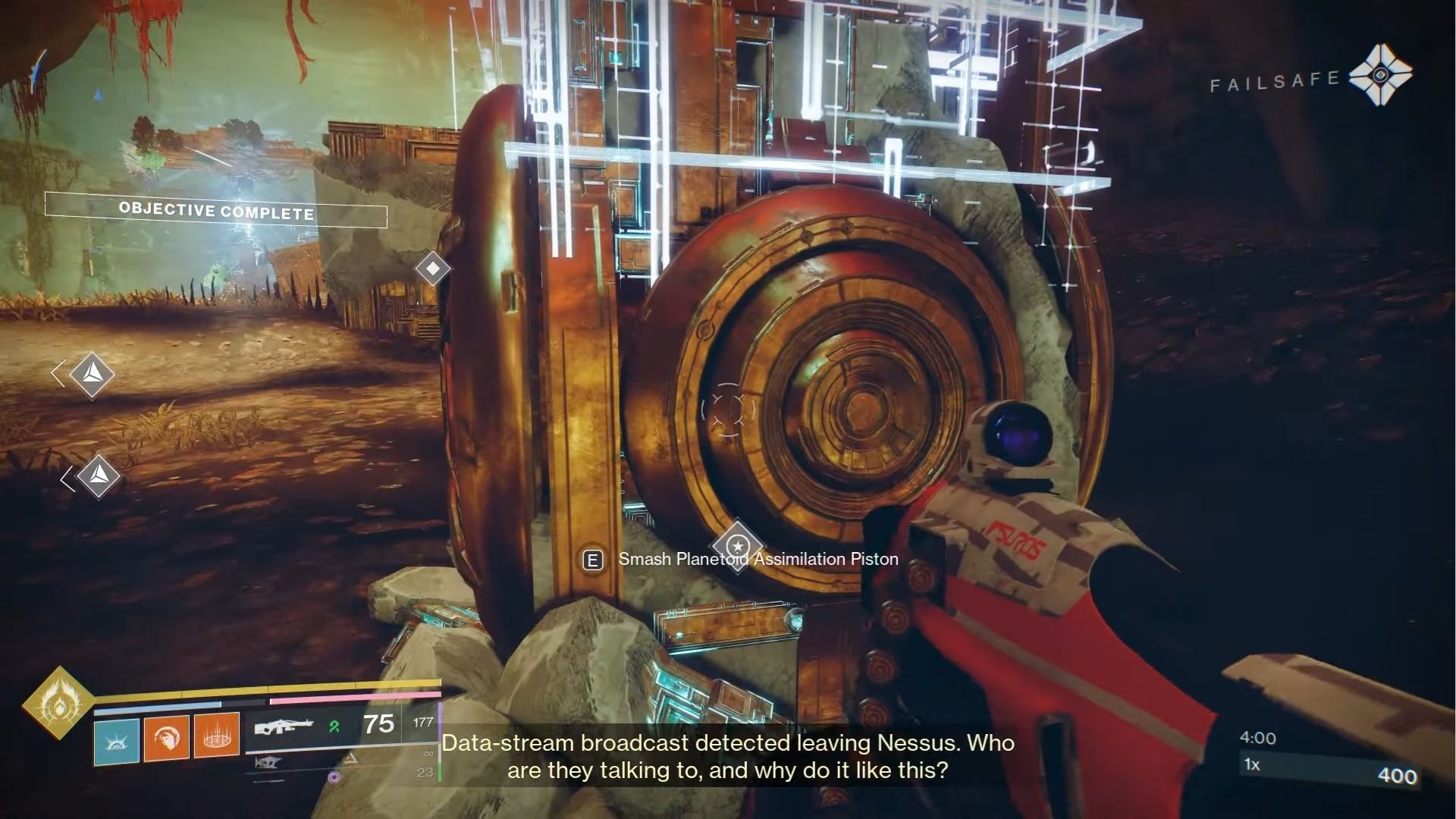Select the Failsafe name label

[1276, 77]
